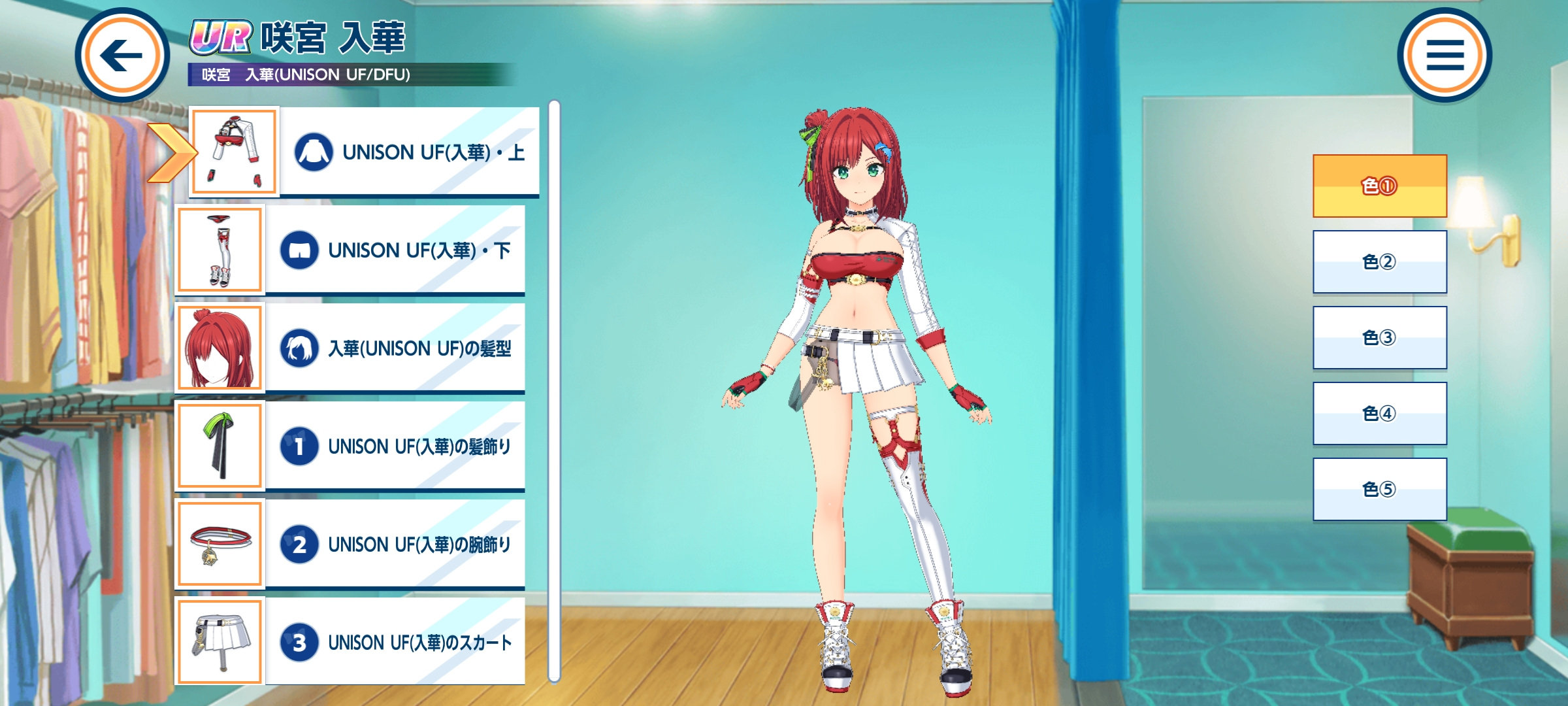This screenshot has height=706, width=1568.
Task: Open the hamburger menu button
Action: coord(1444,55)
